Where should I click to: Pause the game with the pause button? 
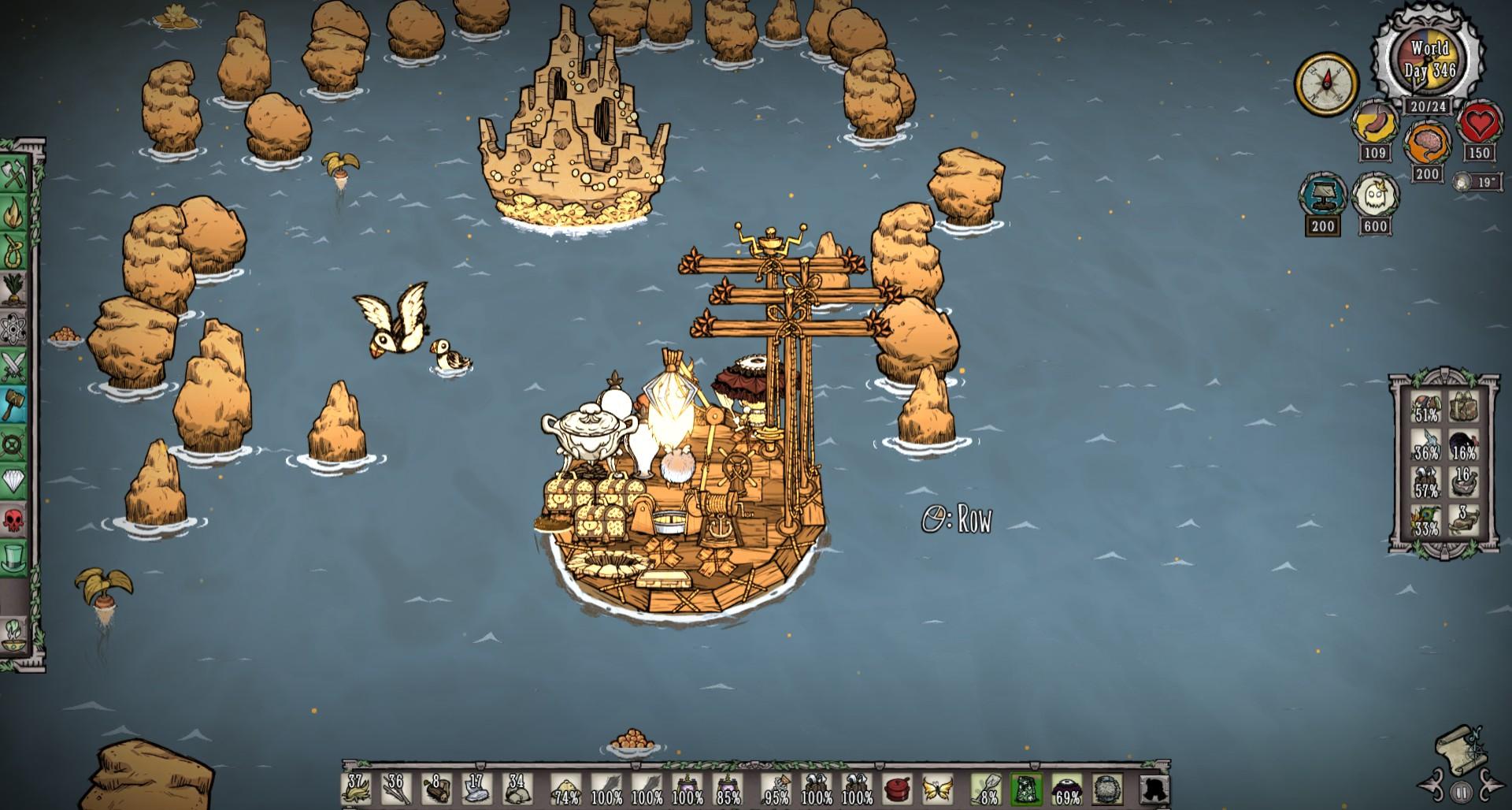point(1462,792)
